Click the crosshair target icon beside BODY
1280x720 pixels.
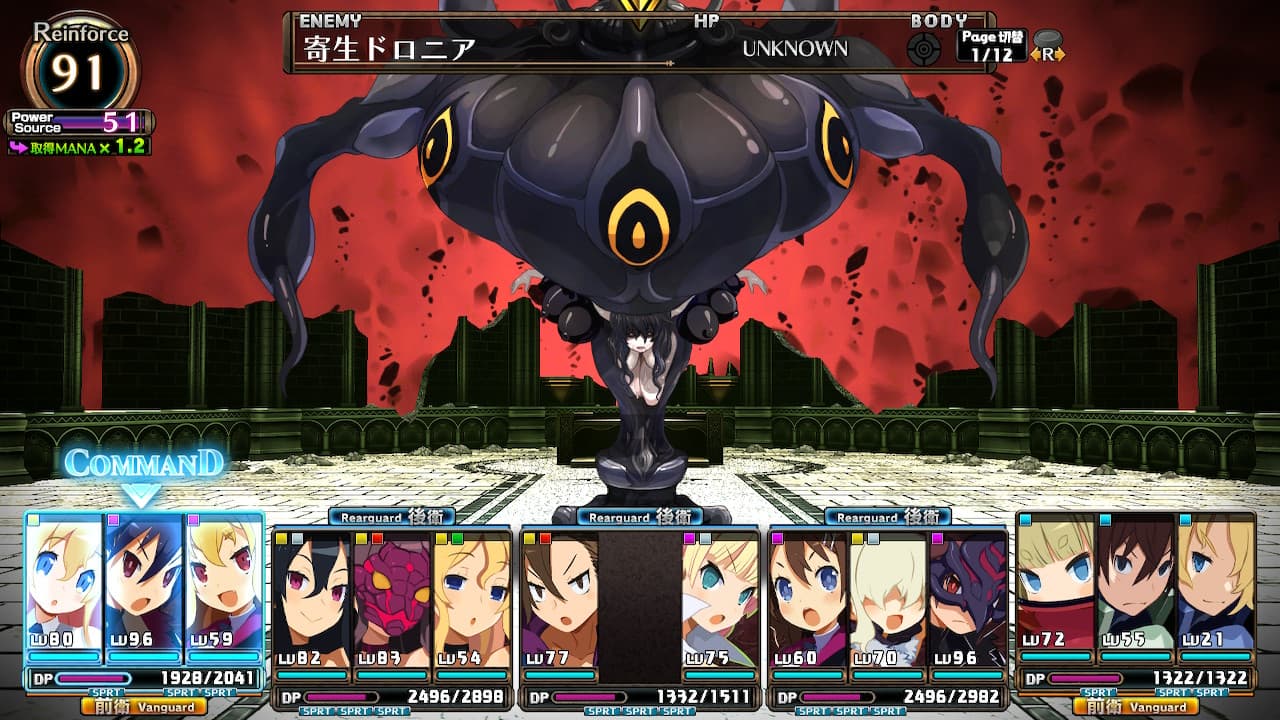[x=924, y=48]
